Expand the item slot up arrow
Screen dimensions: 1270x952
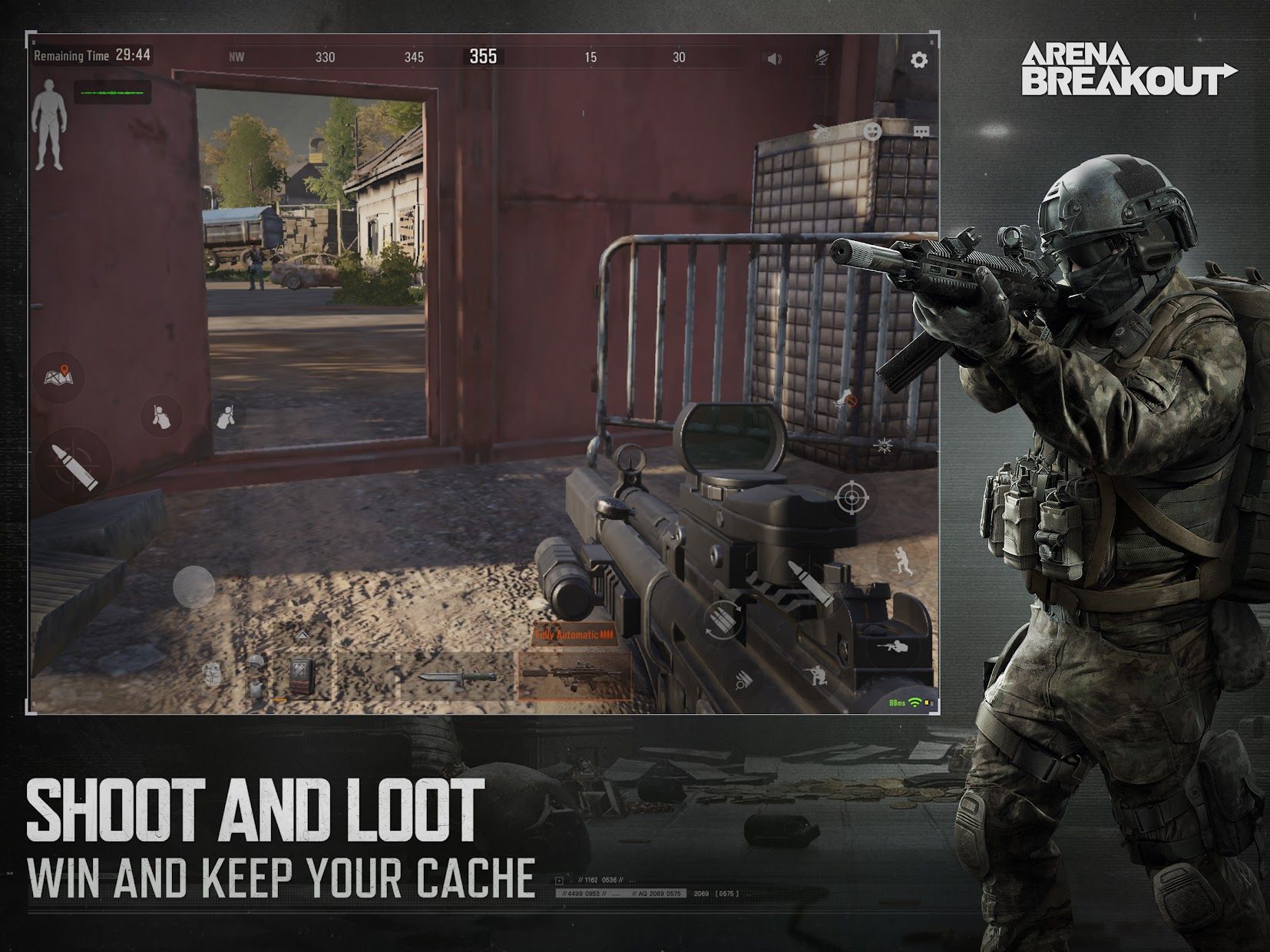click(x=302, y=634)
